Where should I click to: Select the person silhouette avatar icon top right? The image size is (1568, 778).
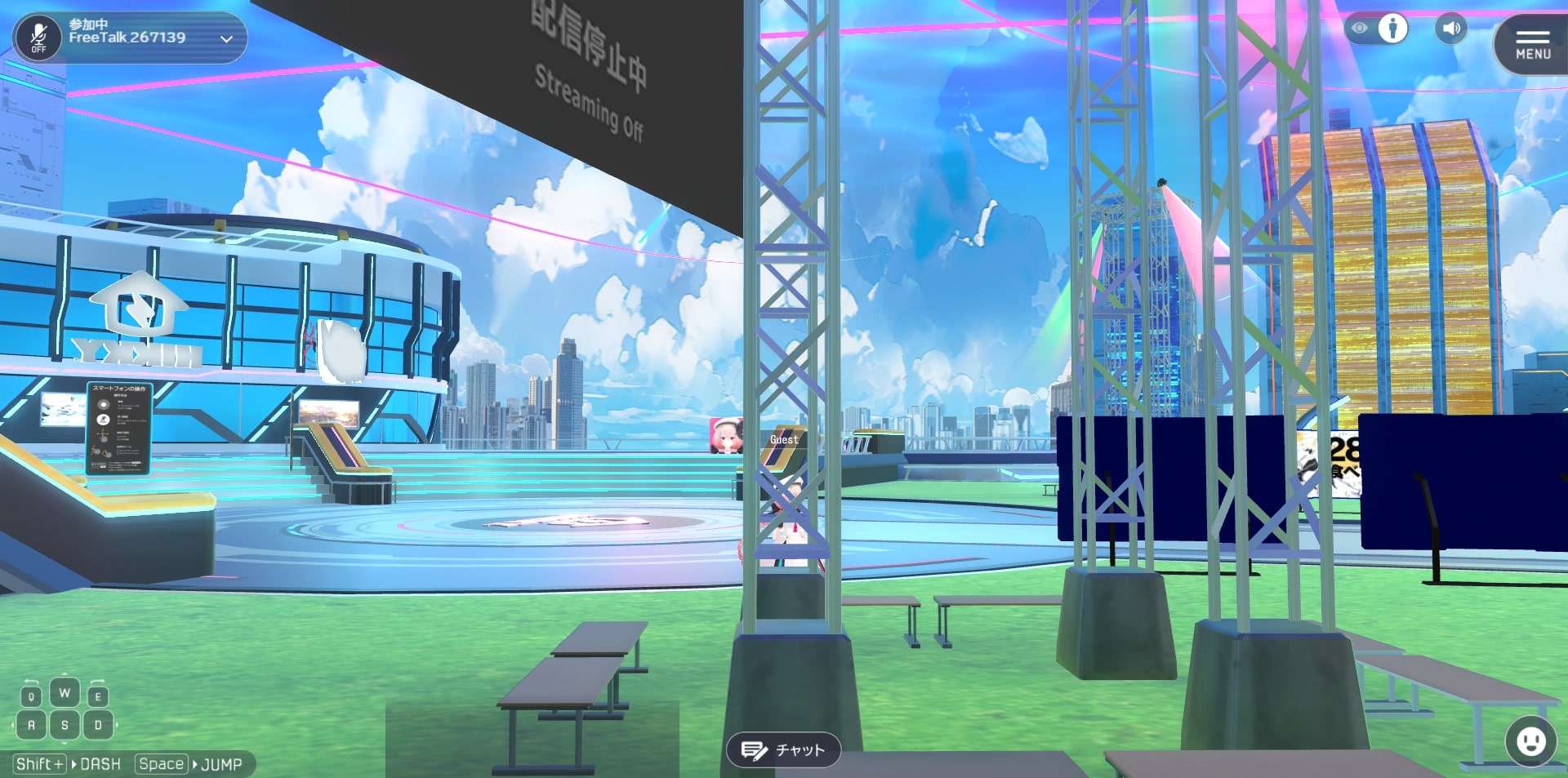point(1392,29)
